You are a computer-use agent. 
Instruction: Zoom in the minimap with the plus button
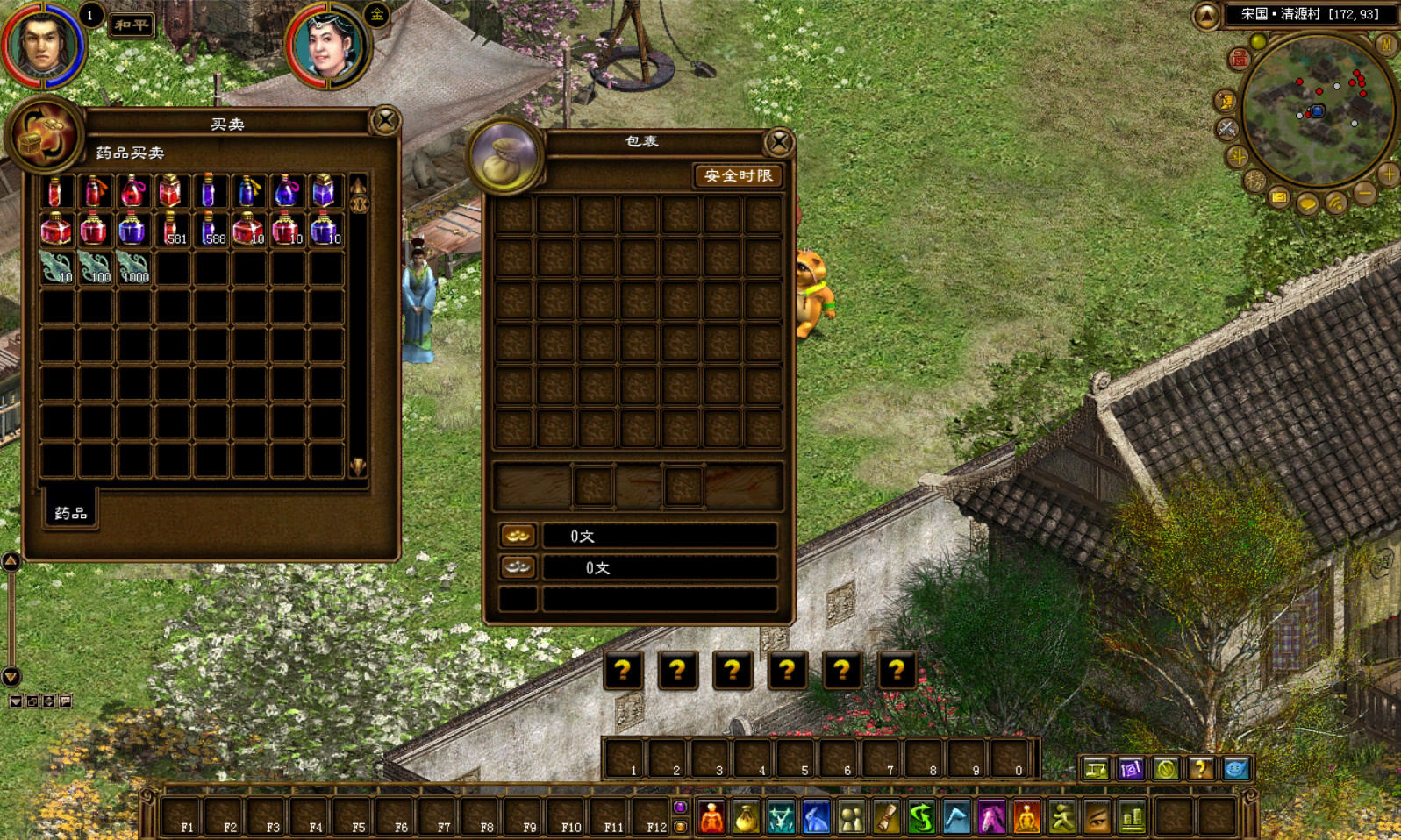click(1388, 174)
